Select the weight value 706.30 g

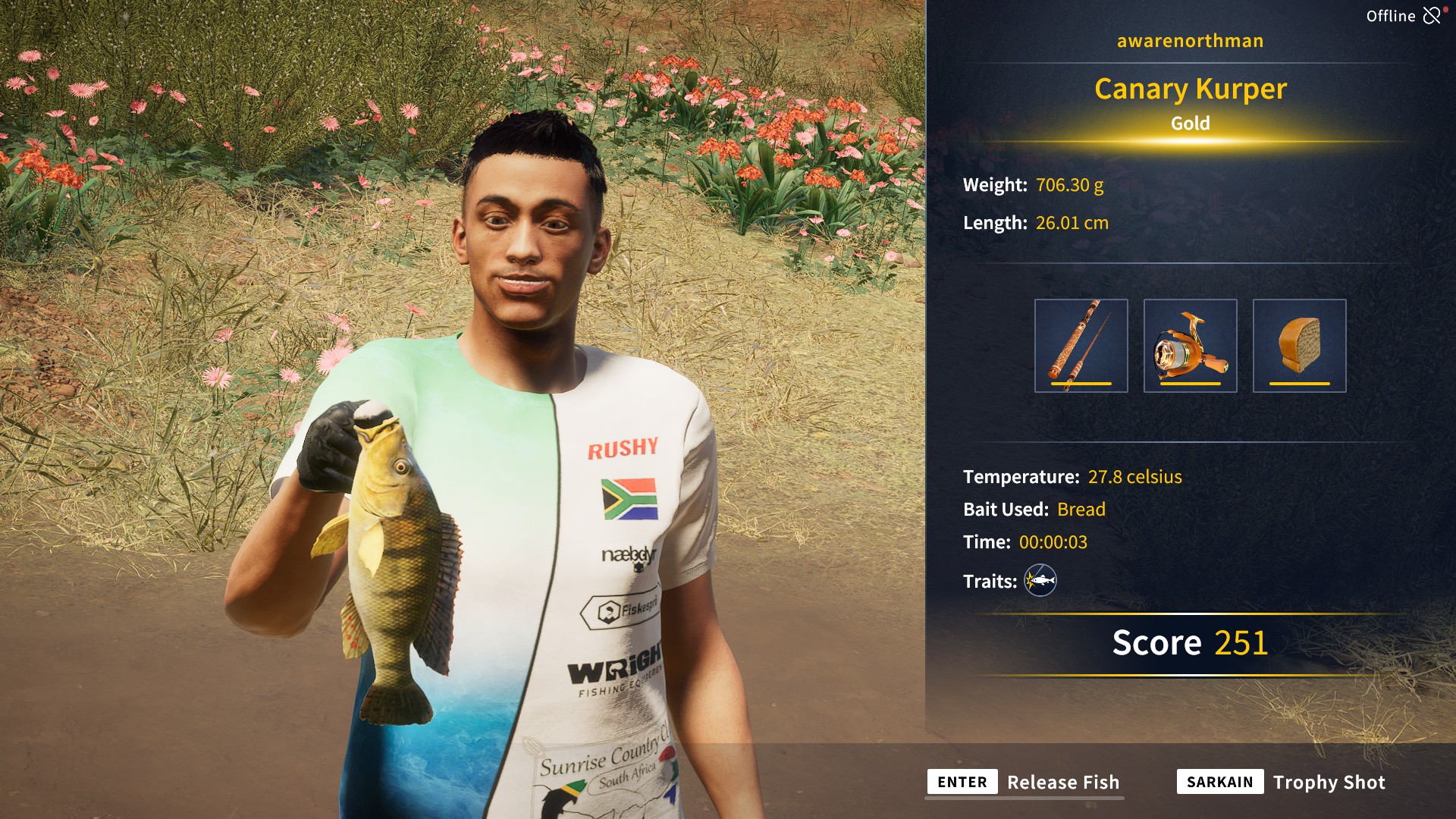coord(1069,183)
